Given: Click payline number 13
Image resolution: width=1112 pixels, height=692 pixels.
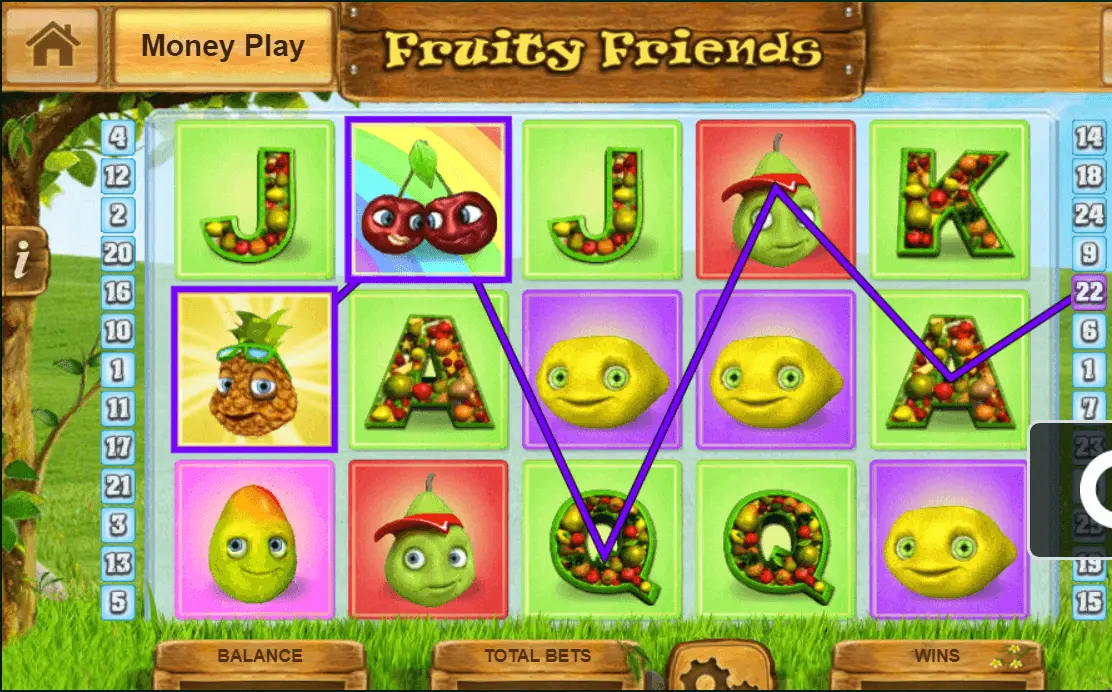Looking at the screenshot, I should point(118,563).
